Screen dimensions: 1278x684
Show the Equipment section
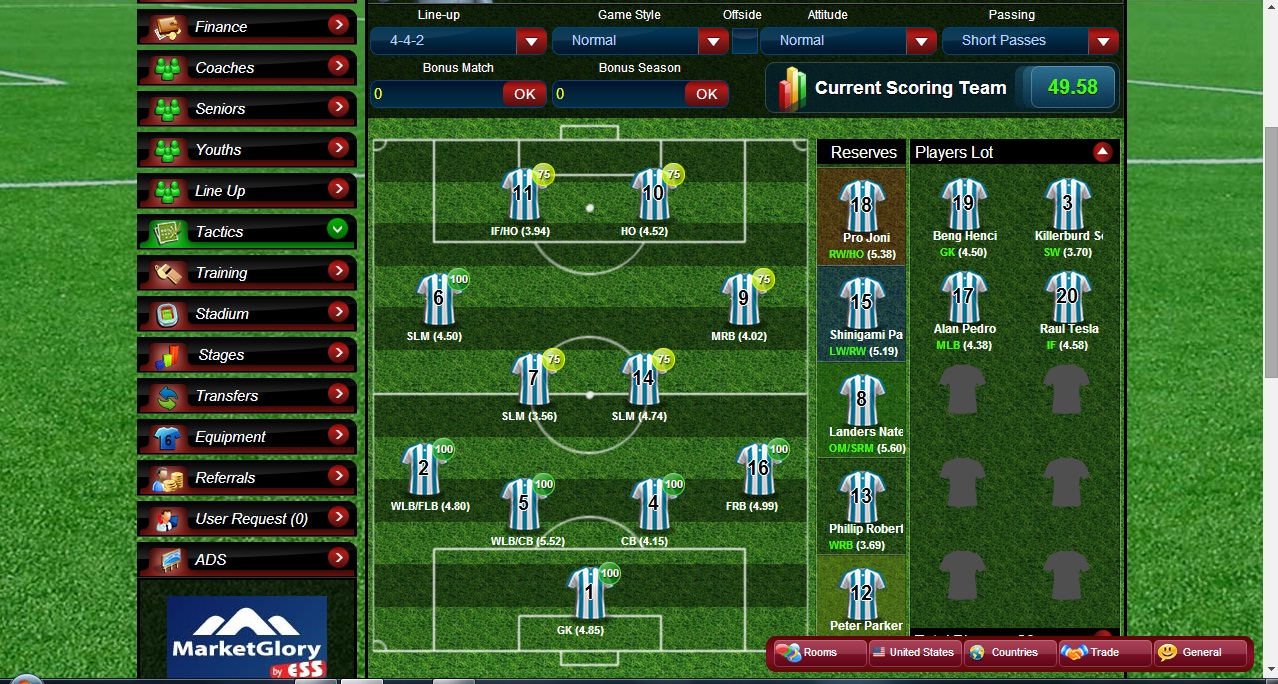246,437
